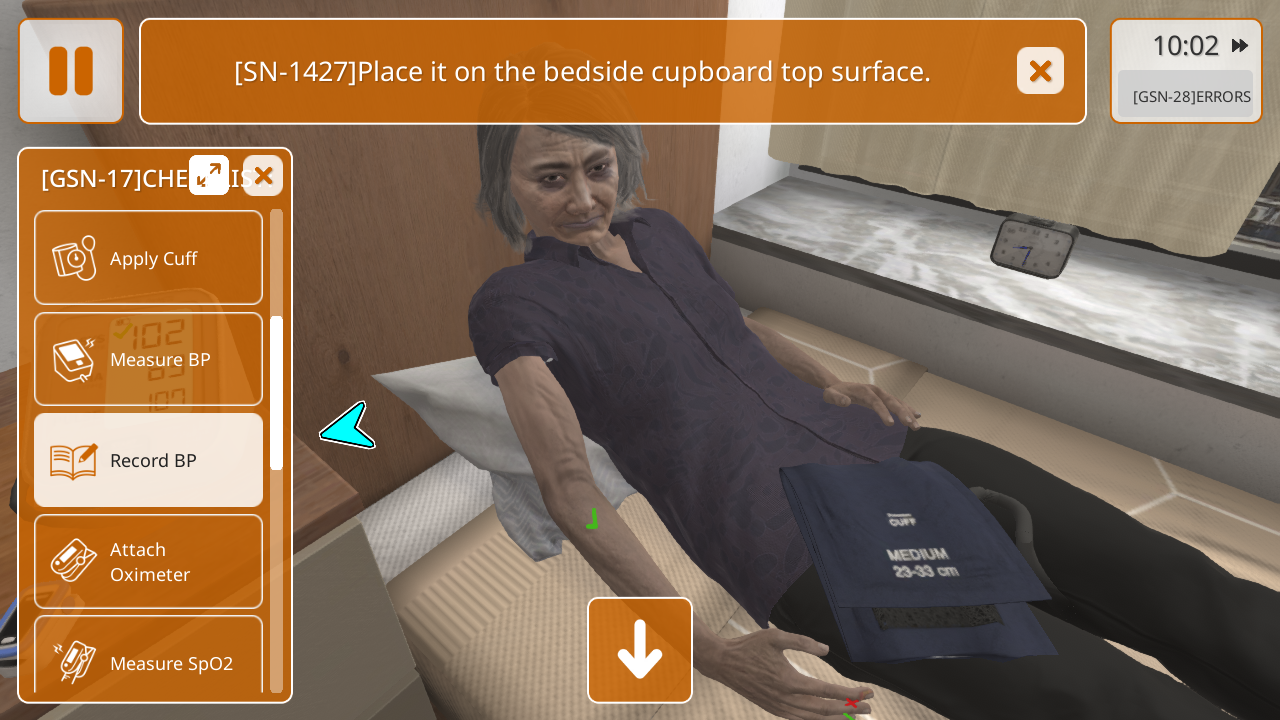1280x720 pixels.
Task: Choose the Measure SpO2 step
Action: [x=148, y=655]
